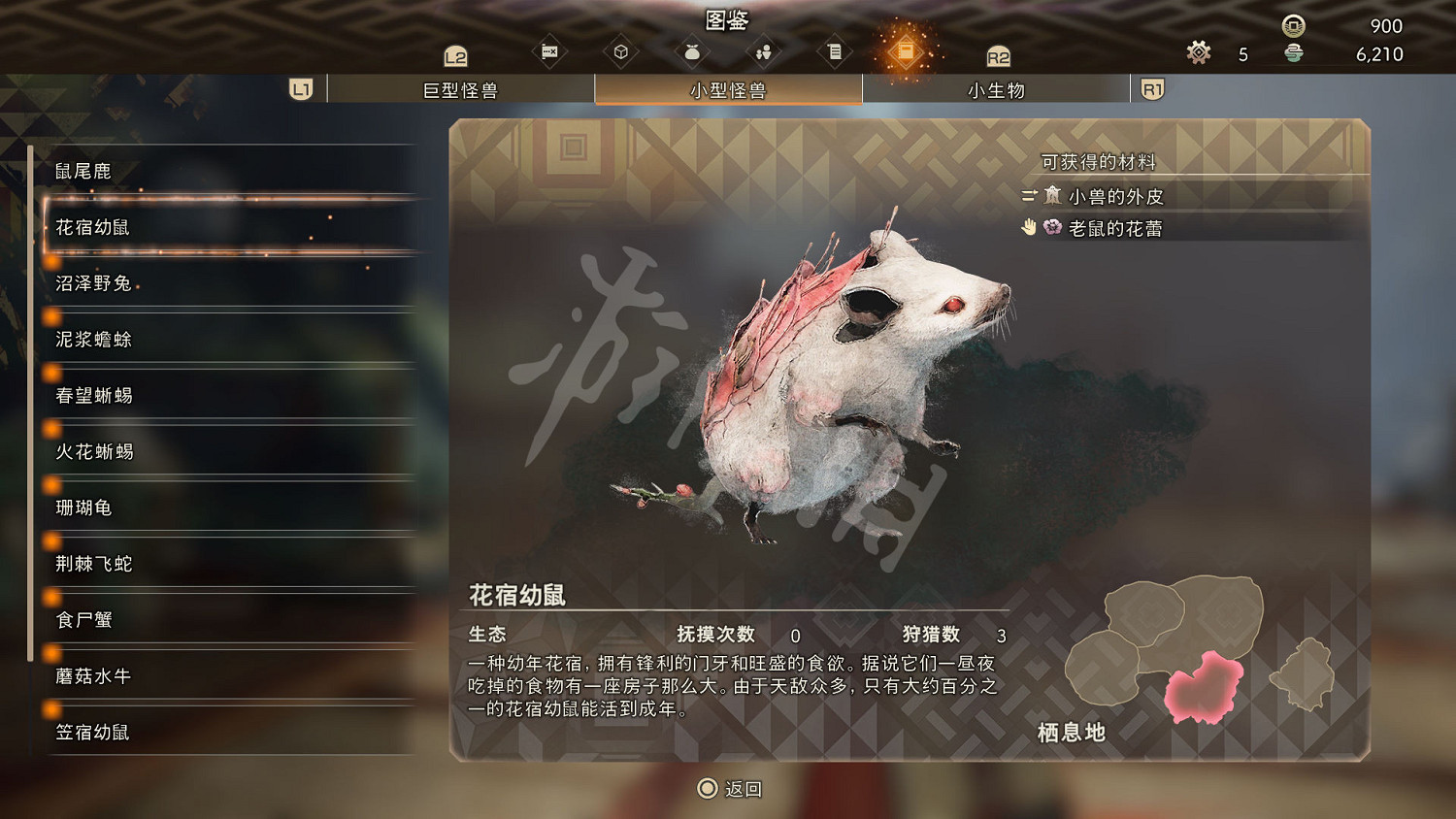
Task: Click the pink flower icon for 老鼠的花蕾
Action: (1051, 228)
